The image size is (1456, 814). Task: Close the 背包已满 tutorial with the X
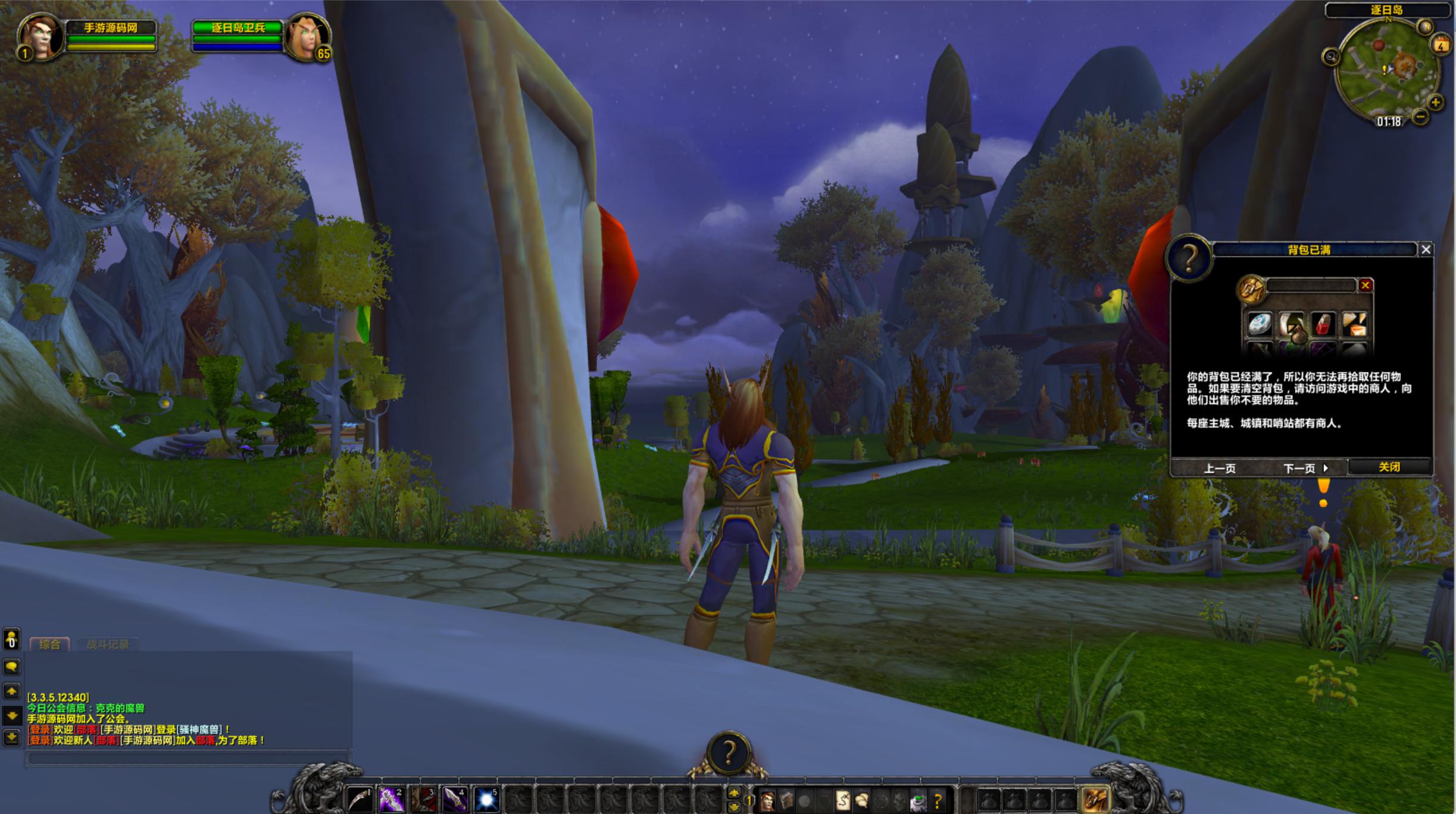pyautogui.click(x=1426, y=250)
